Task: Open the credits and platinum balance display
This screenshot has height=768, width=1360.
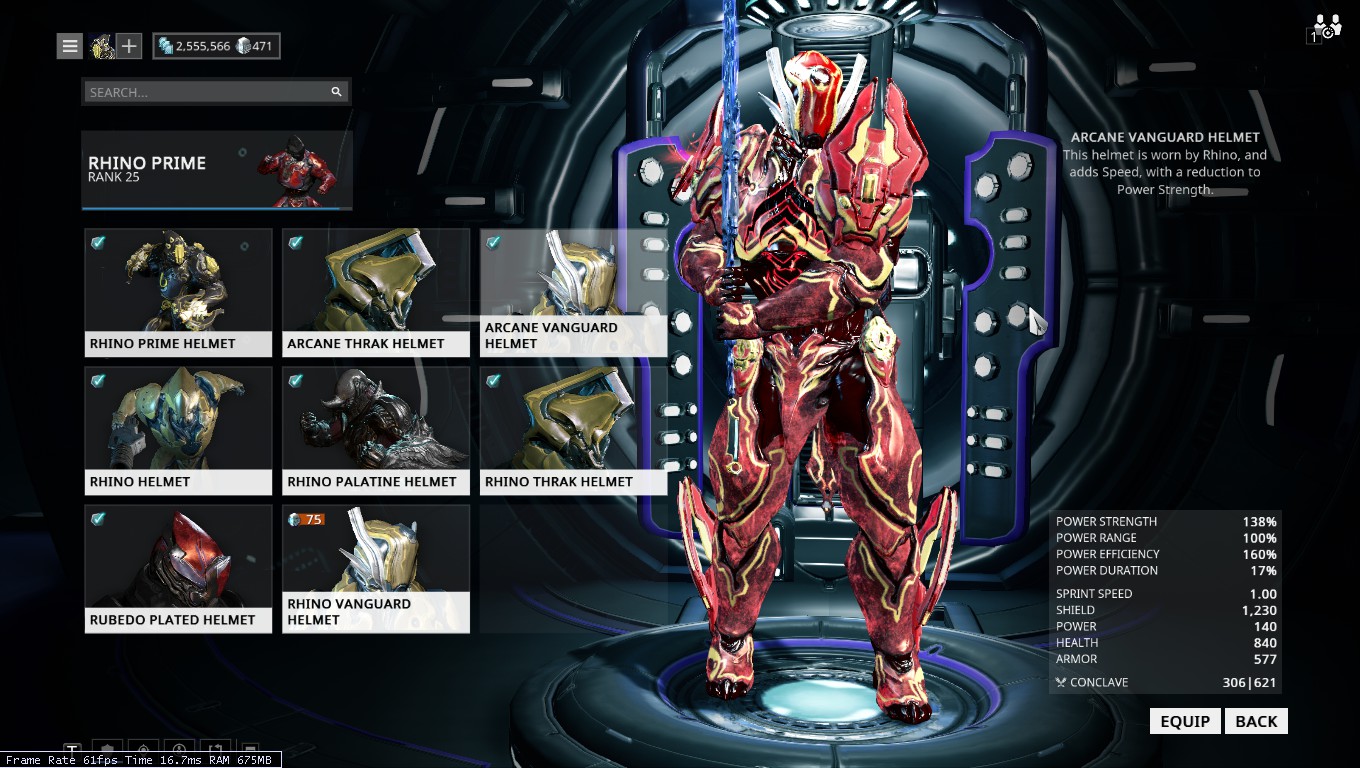Action: (x=216, y=46)
